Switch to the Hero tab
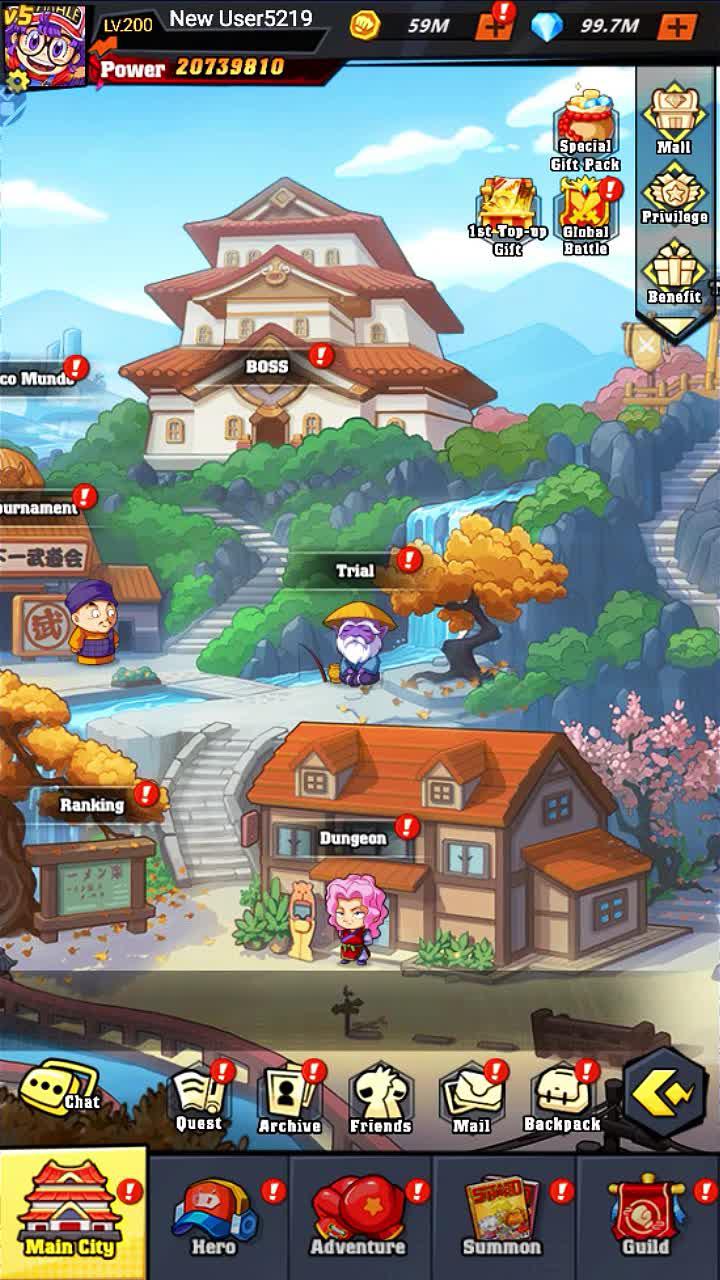This screenshot has width=720, height=1280. pos(215,1217)
